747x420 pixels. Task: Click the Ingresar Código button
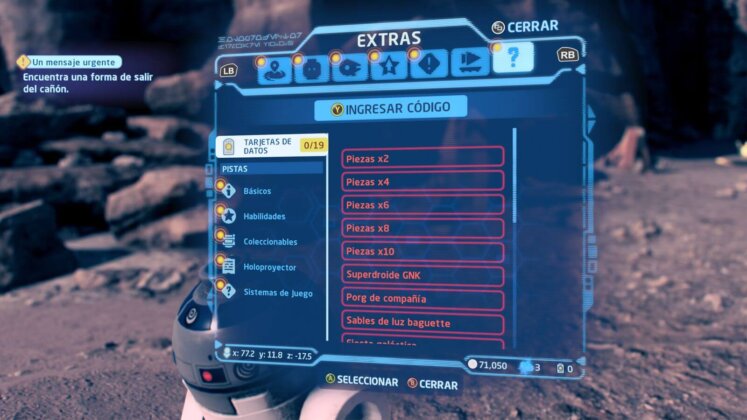(391, 107)
